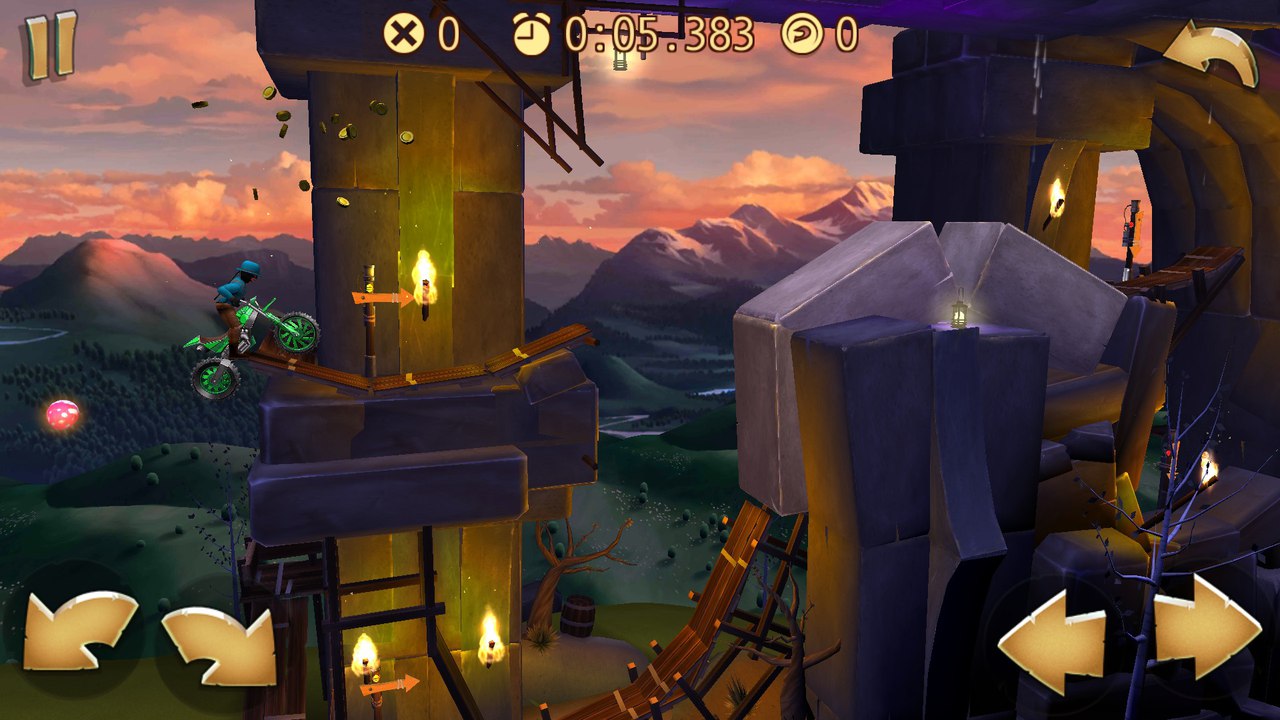Tap the curved restart arrow at top right

pyautogui.click(x=1211, y=56)
